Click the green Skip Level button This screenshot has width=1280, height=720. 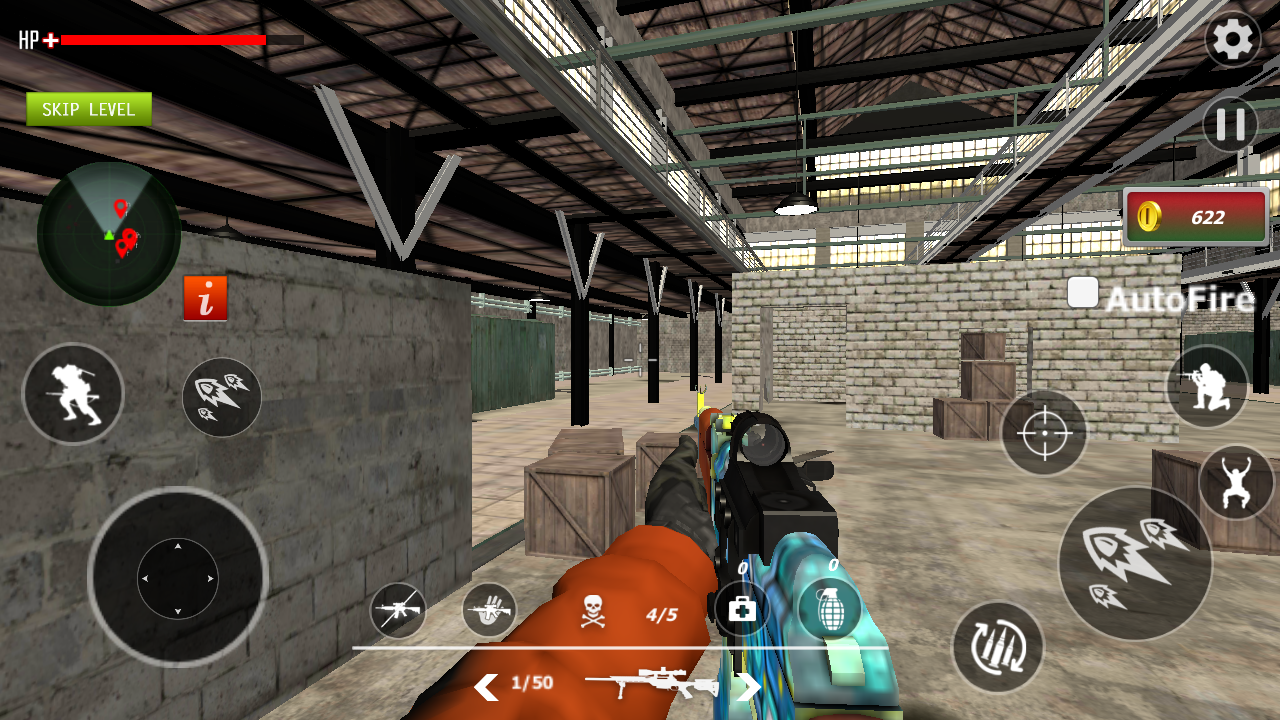pyautogui.click(x=89, y=109)
